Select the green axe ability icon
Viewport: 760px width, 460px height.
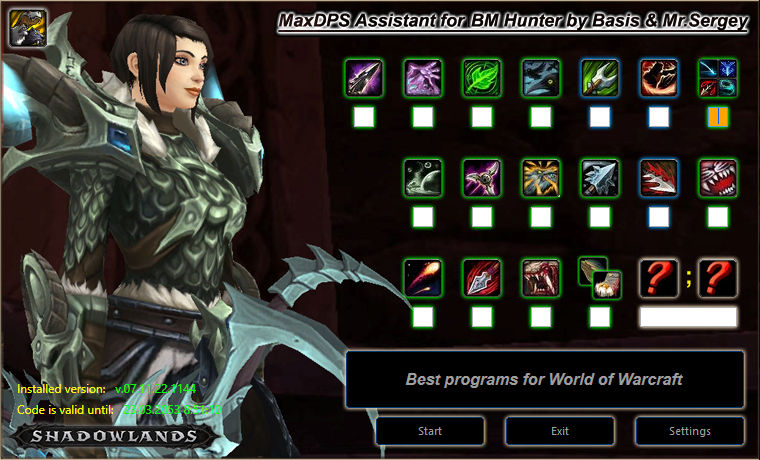(x=600, y=77)
